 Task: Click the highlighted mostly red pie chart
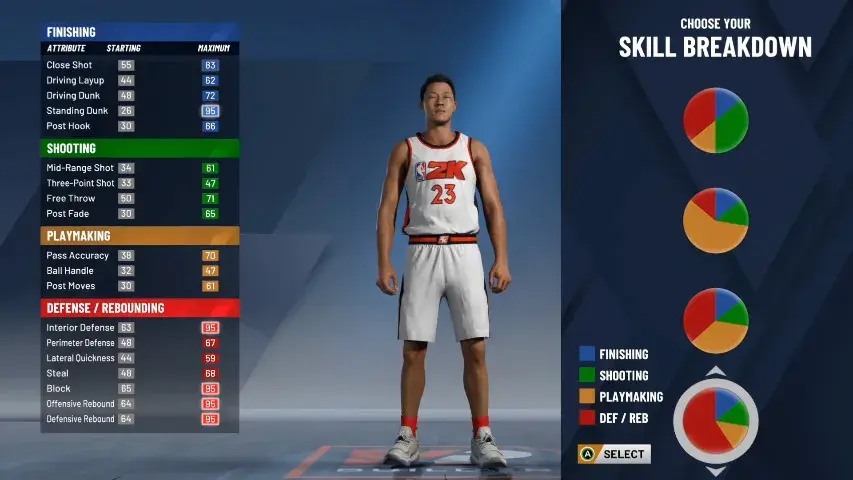[715, 420]
